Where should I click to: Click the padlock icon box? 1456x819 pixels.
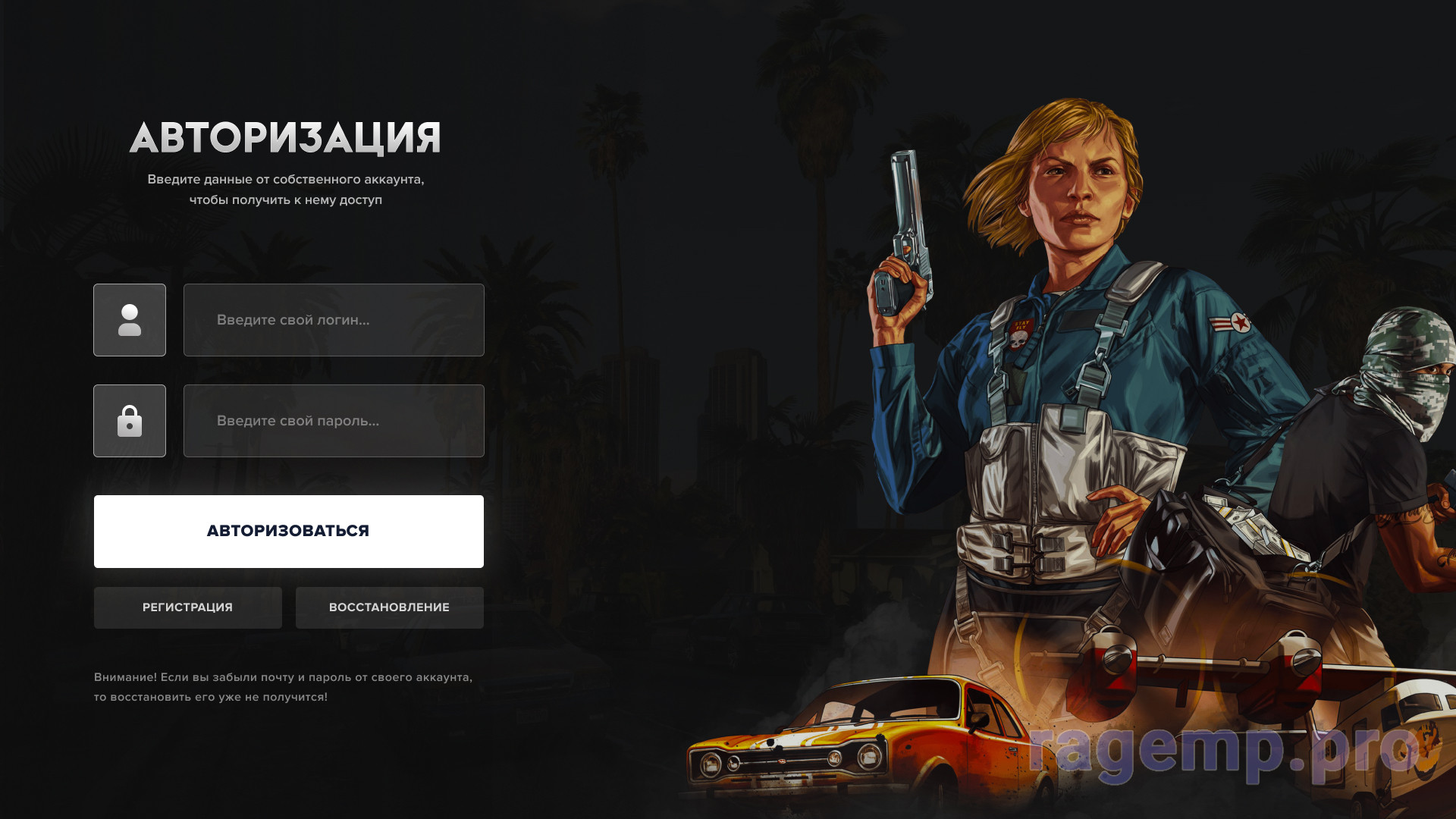click(x=130, y=421)
